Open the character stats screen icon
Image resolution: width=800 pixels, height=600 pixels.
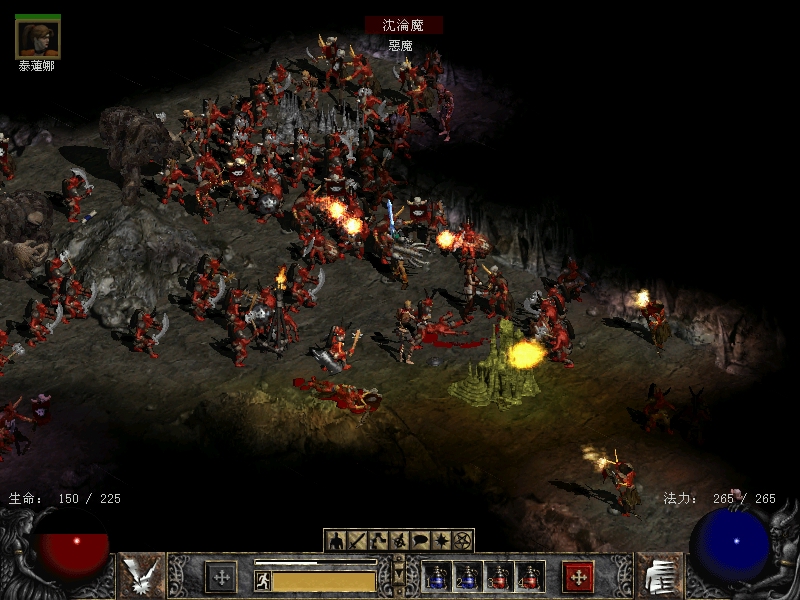(336, 541)
